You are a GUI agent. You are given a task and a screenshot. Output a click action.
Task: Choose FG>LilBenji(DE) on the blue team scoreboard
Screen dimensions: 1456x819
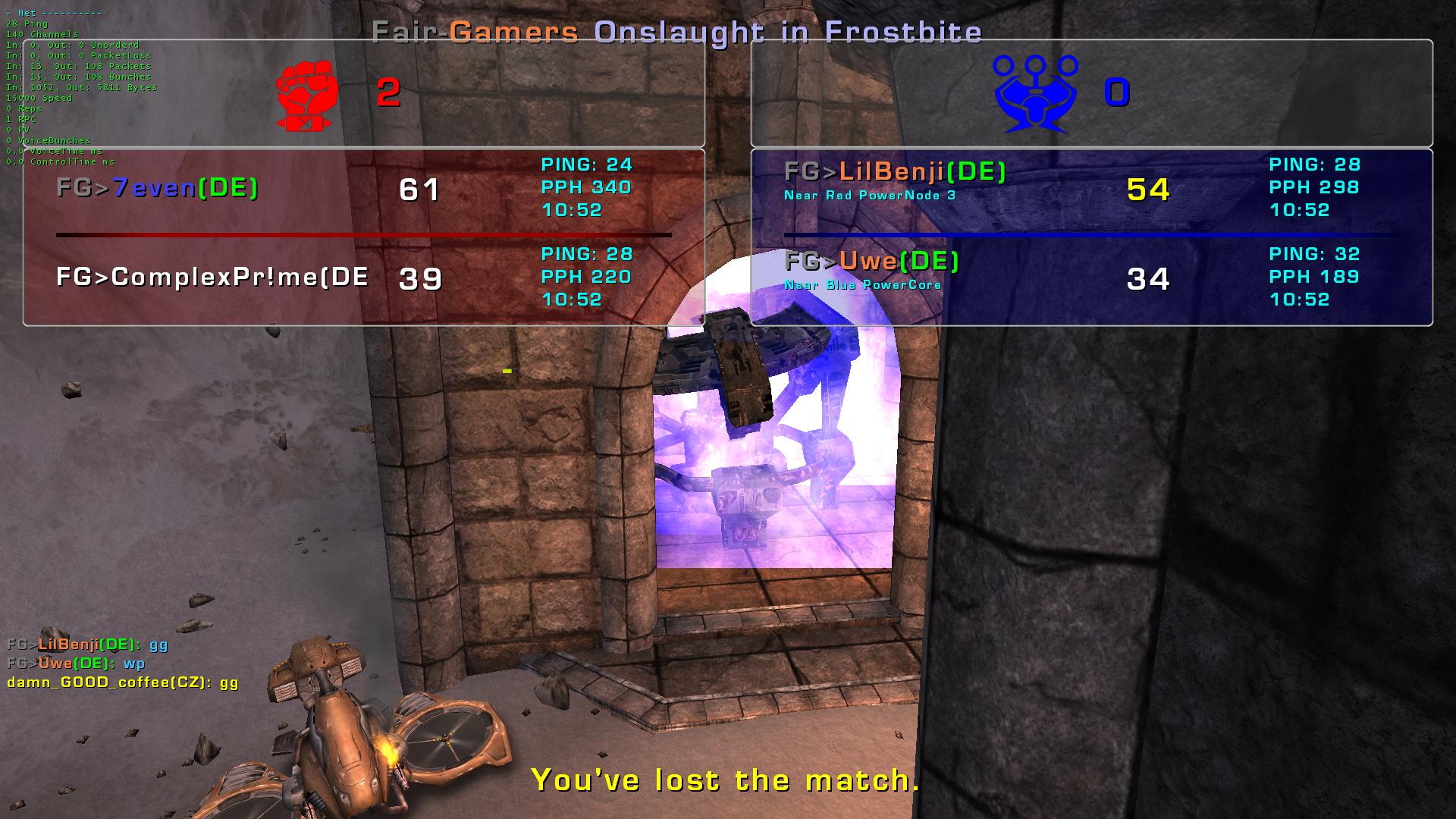pyautogui.click(x=895, y=173)
